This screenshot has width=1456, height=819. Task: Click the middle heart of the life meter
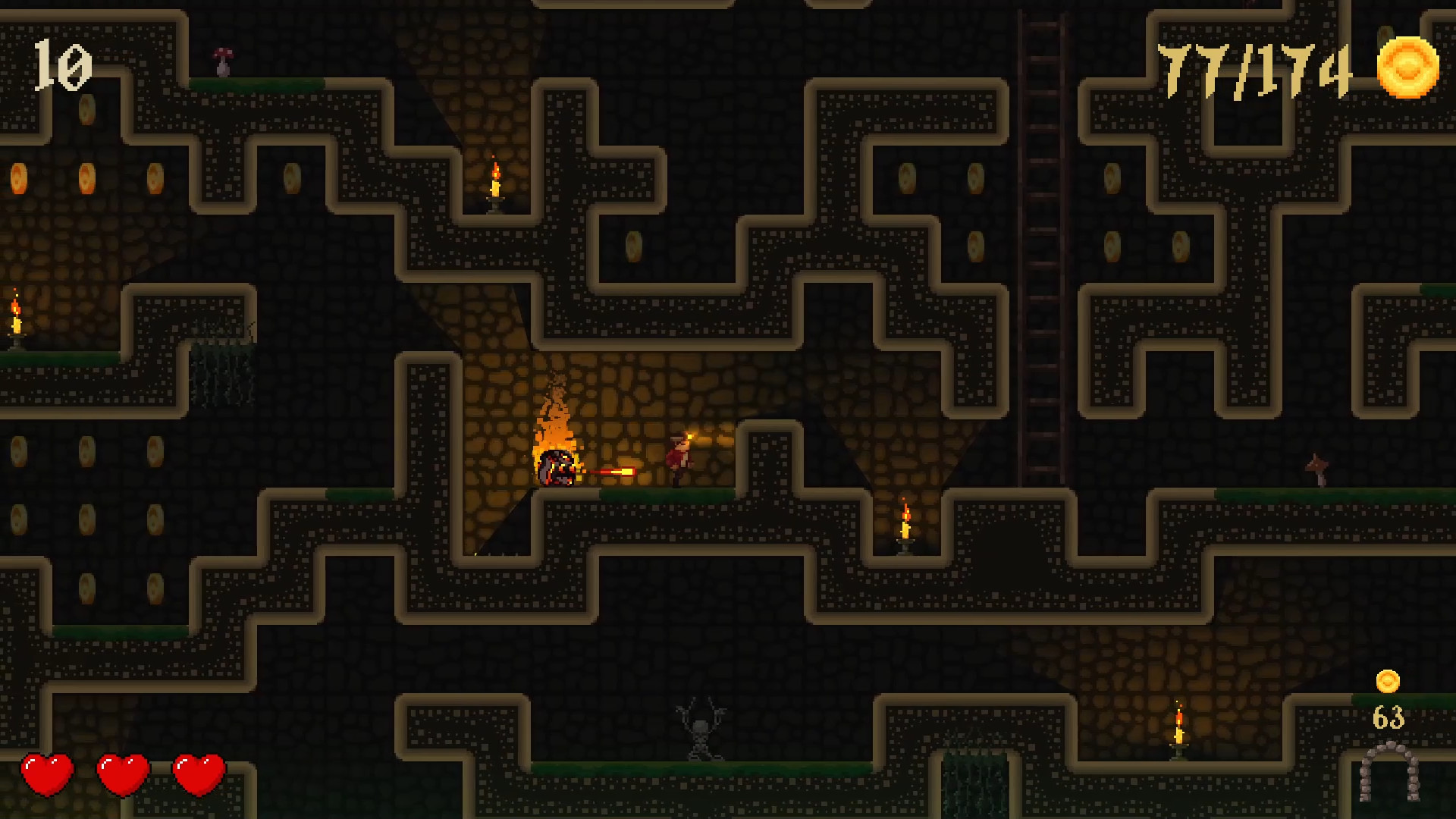coord(124,773)
